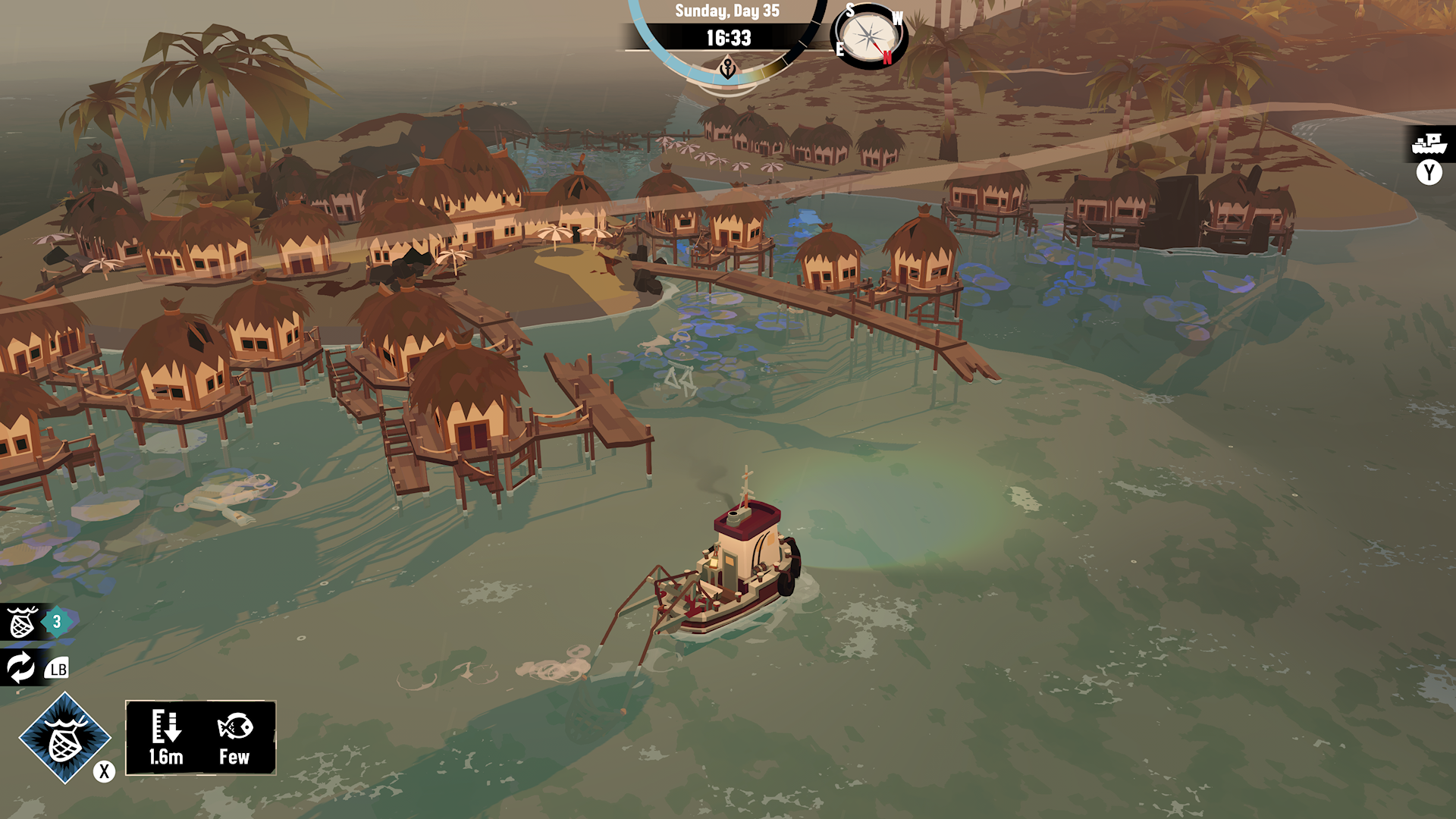Toggle the X button prompt near the trawl
Screen dimensions: 1456x819
[102, 772]
